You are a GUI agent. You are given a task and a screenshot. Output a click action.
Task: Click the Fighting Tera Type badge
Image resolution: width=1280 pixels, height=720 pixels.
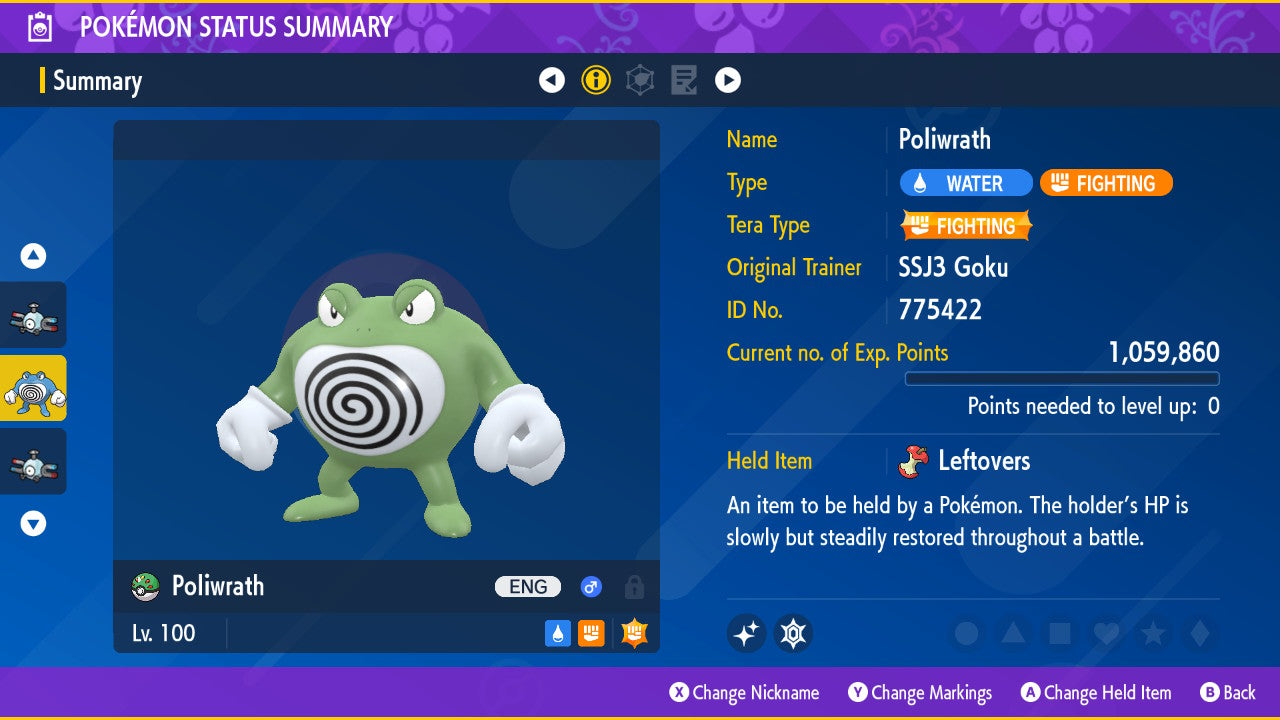pyautogui.click(x=966, y=226)
